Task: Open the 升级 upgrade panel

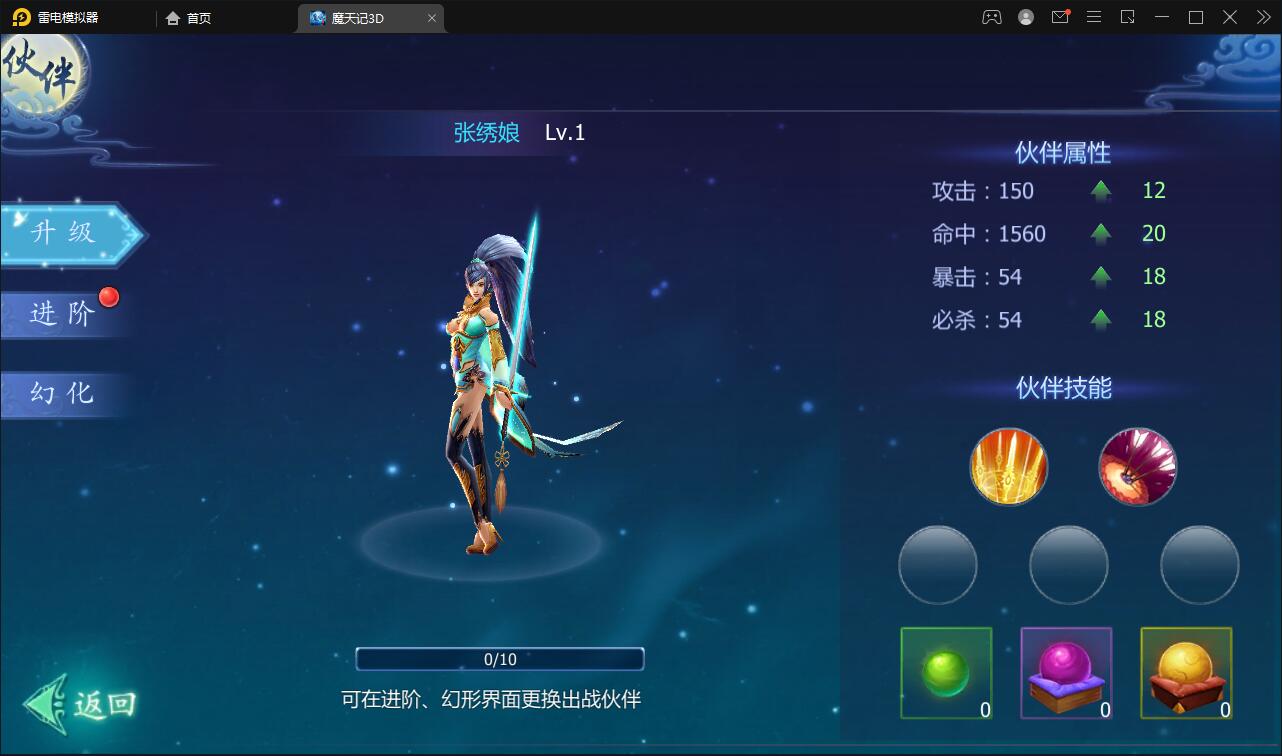Action: point(63,234)
